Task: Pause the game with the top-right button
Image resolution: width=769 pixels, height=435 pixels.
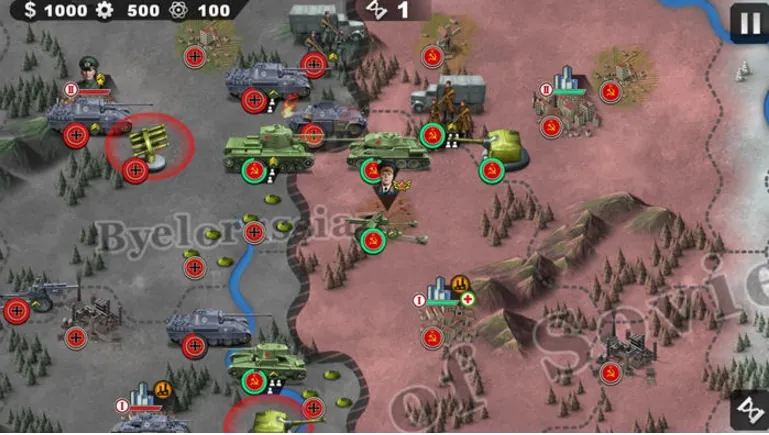Action: [x=748, y=21]
